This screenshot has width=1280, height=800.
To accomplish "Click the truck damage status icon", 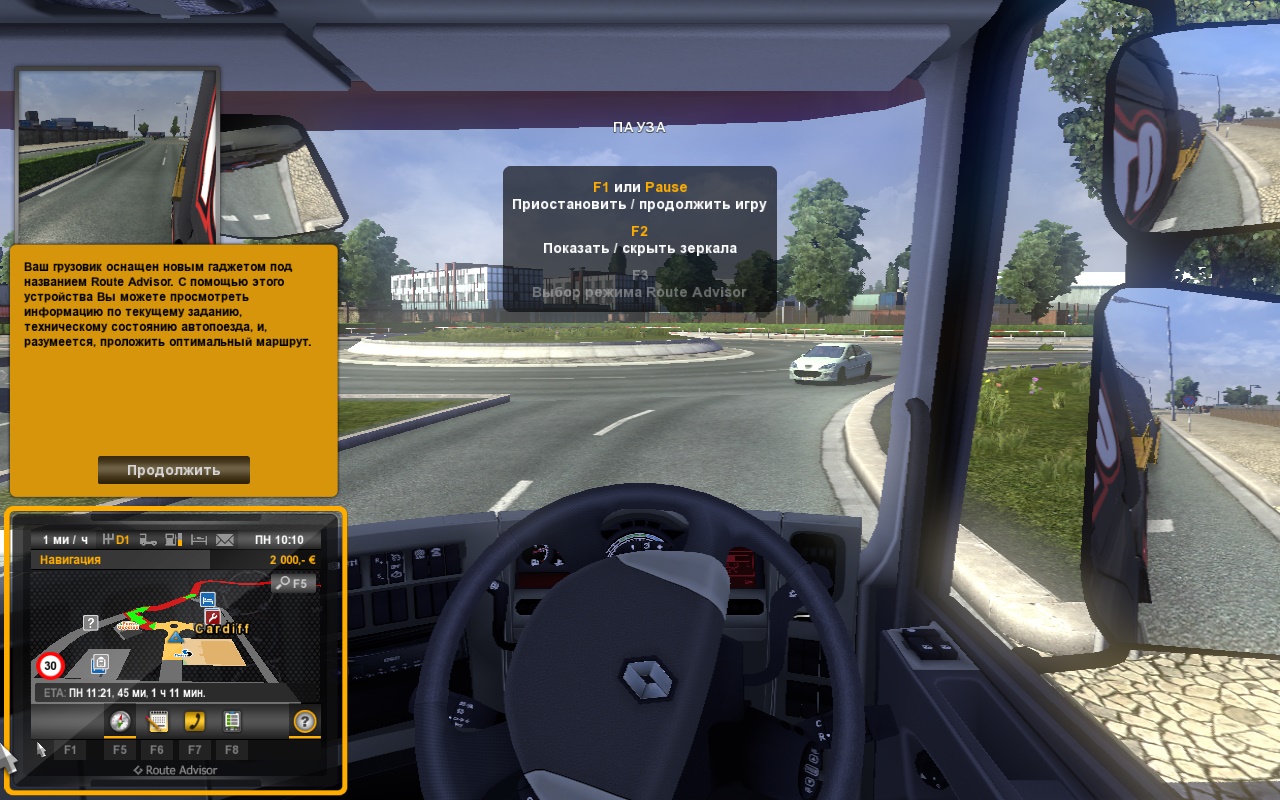I will pos(148,540).
